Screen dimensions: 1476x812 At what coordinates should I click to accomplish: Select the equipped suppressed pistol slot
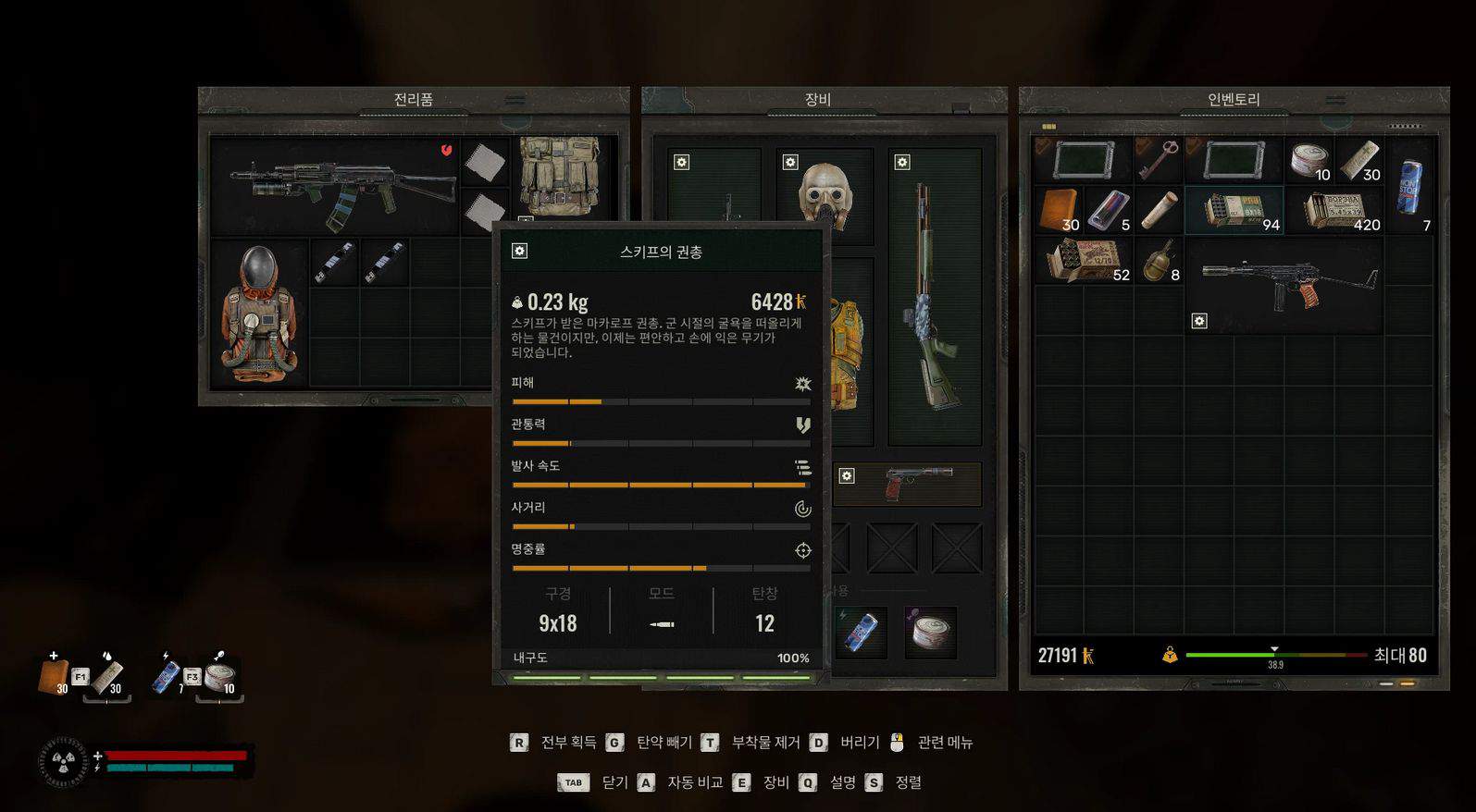(x=909, y=483)
